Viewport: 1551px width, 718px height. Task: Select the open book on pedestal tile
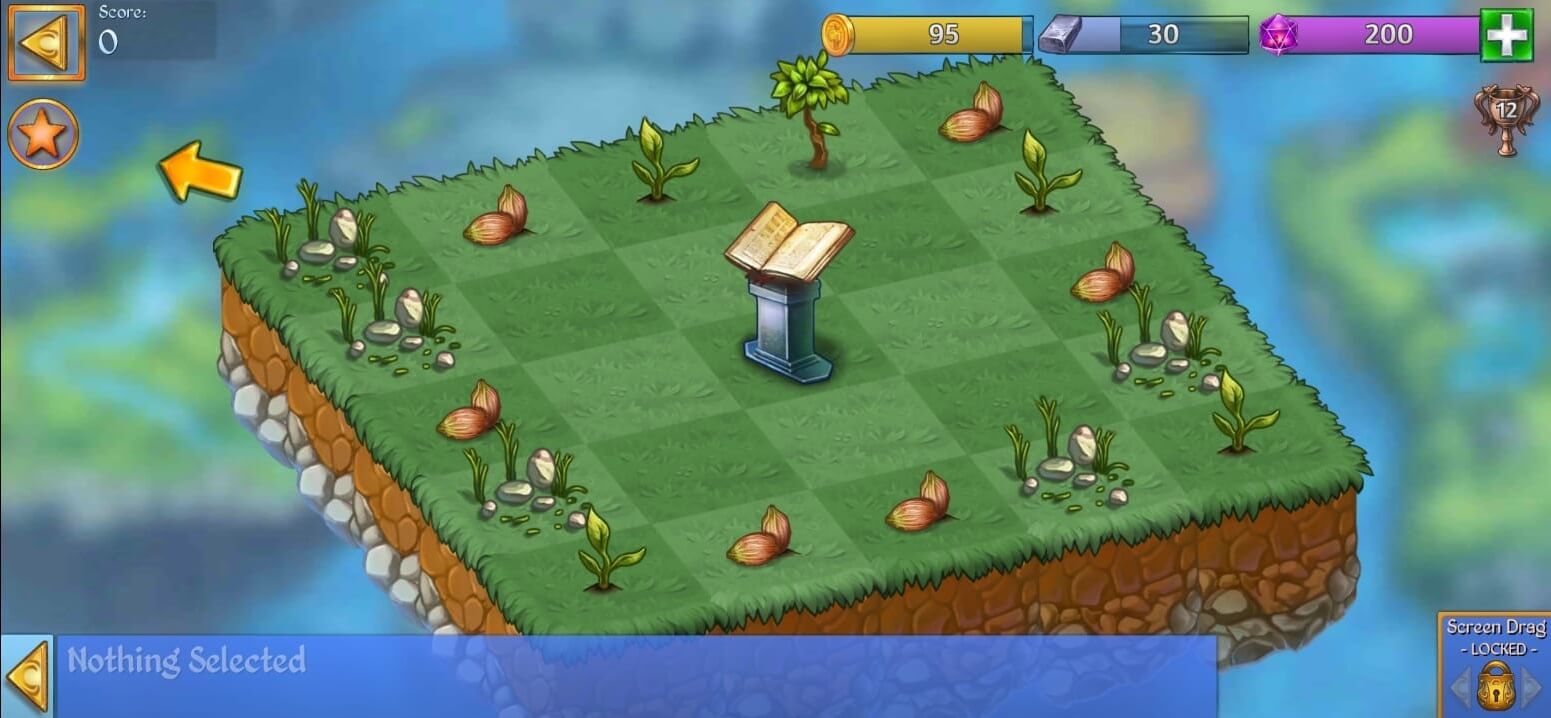click(789, 292)
